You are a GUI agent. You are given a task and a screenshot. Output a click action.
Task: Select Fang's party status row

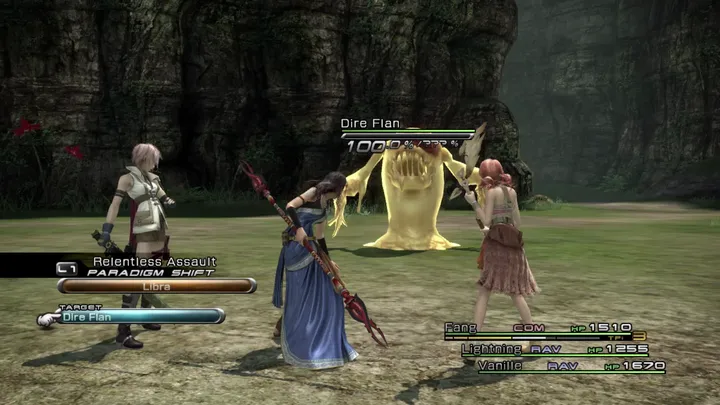pos(545,328)
